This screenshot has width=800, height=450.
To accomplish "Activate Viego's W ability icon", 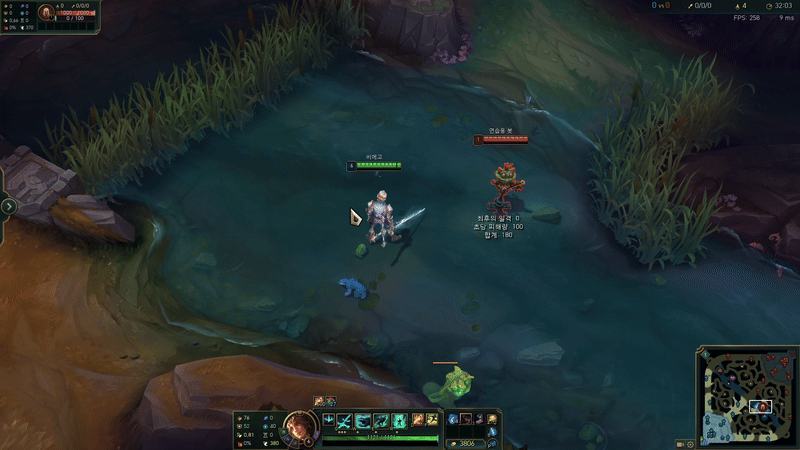I will click(x=363, y=420).
